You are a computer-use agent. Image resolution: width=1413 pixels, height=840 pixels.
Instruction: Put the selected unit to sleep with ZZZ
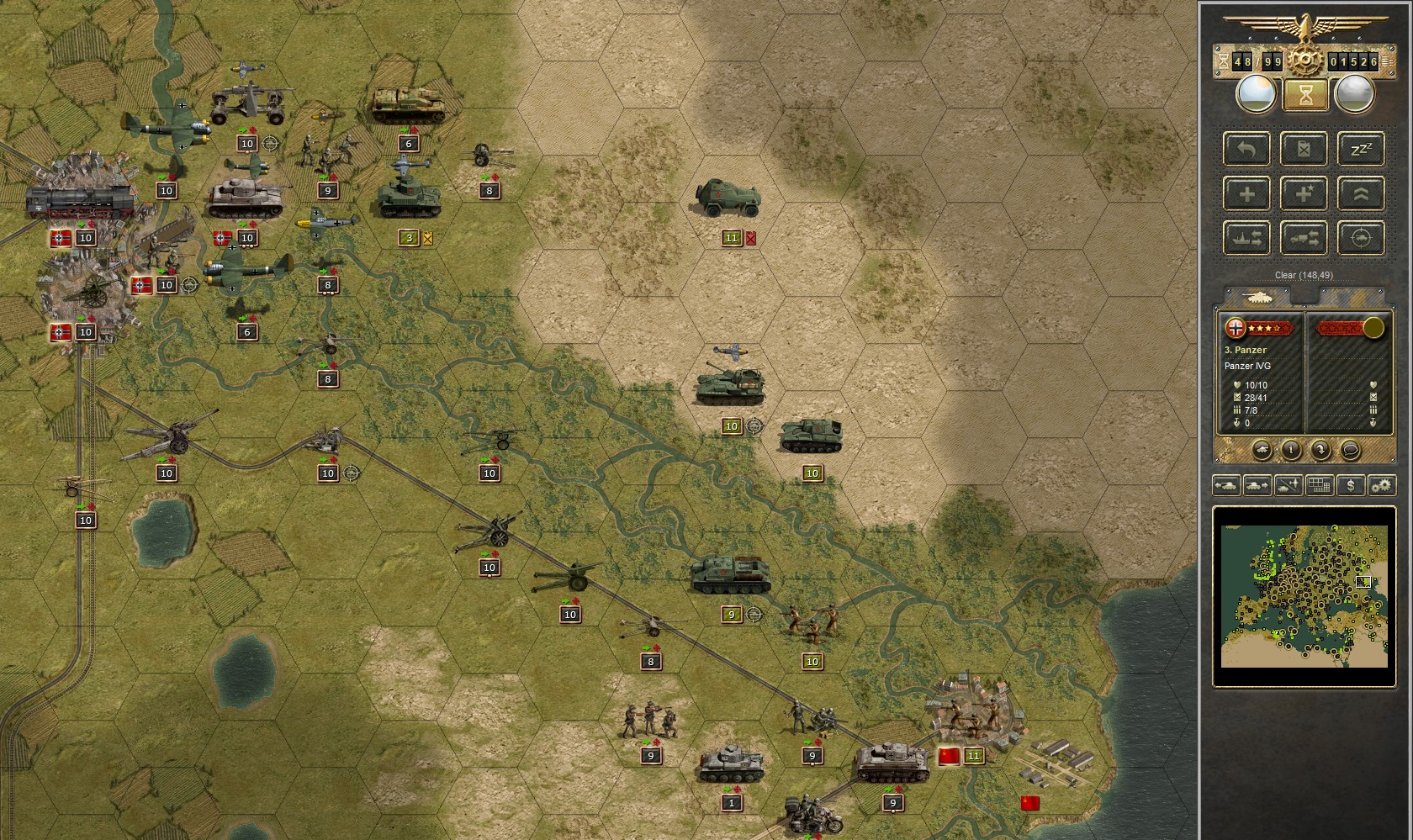(1361, 149)
